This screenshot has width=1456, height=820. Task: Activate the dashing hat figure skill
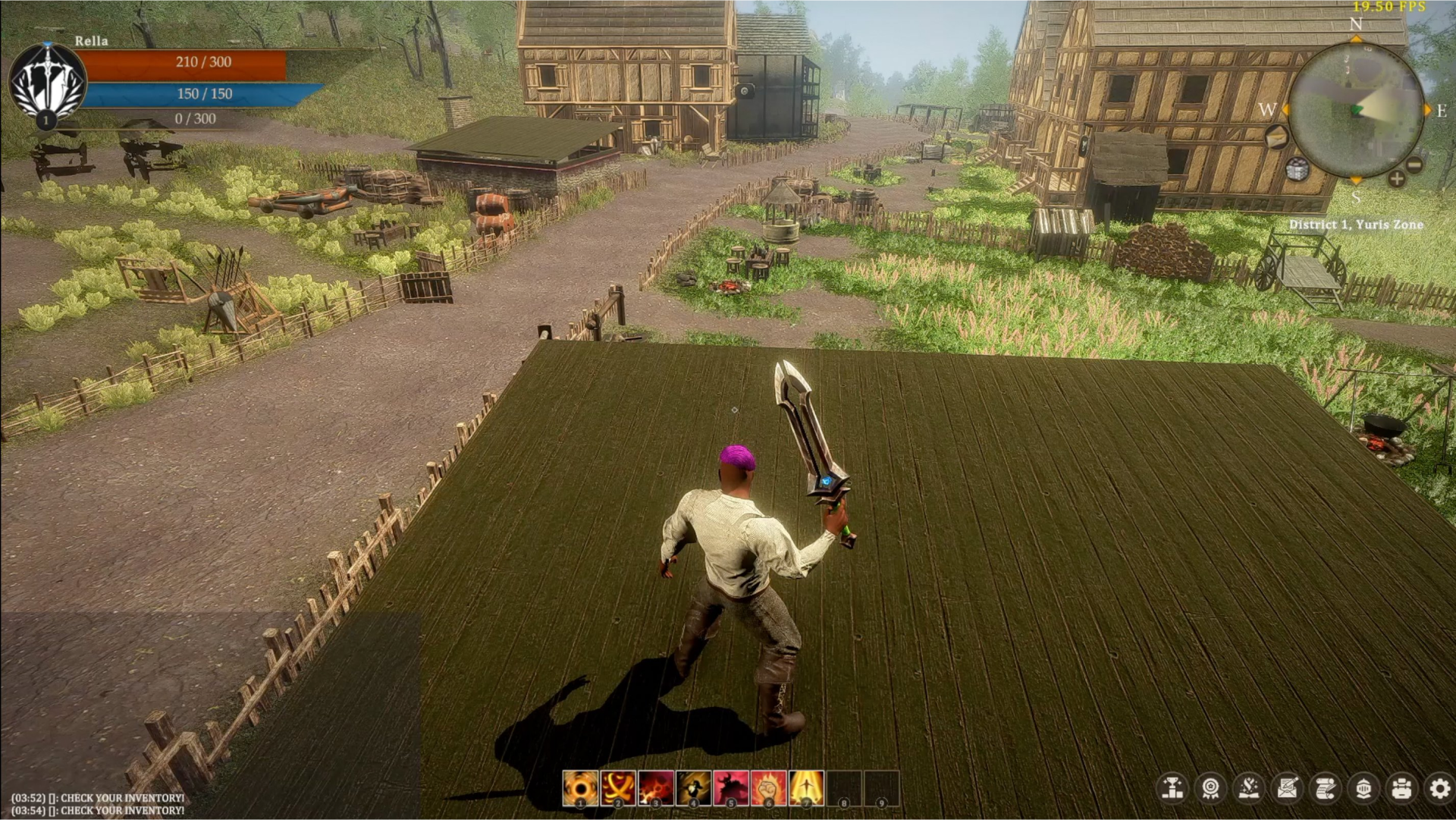point(693,788)
